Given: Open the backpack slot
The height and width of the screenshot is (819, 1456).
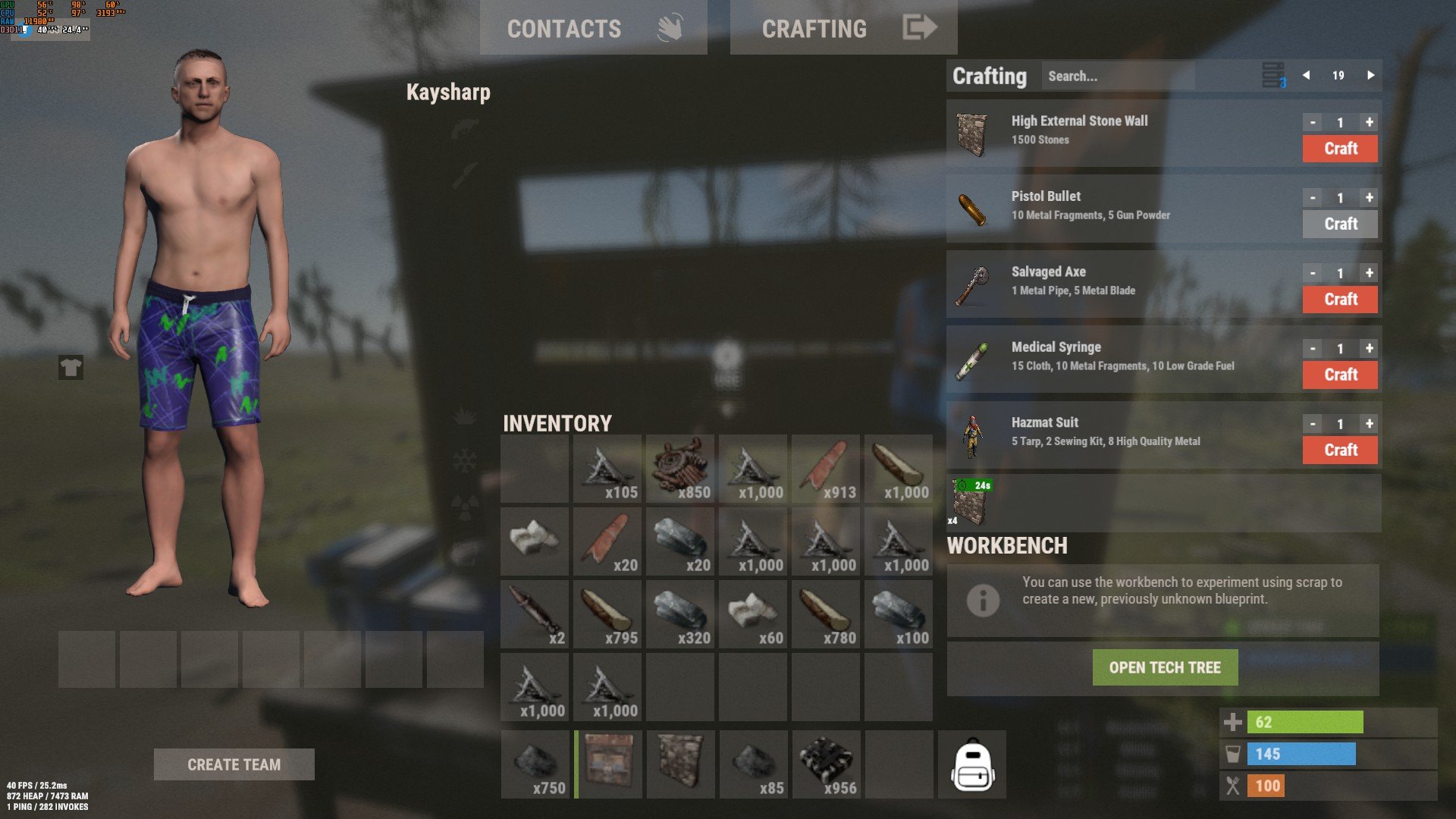Looking at the screenshot, I should click(972, 764).
